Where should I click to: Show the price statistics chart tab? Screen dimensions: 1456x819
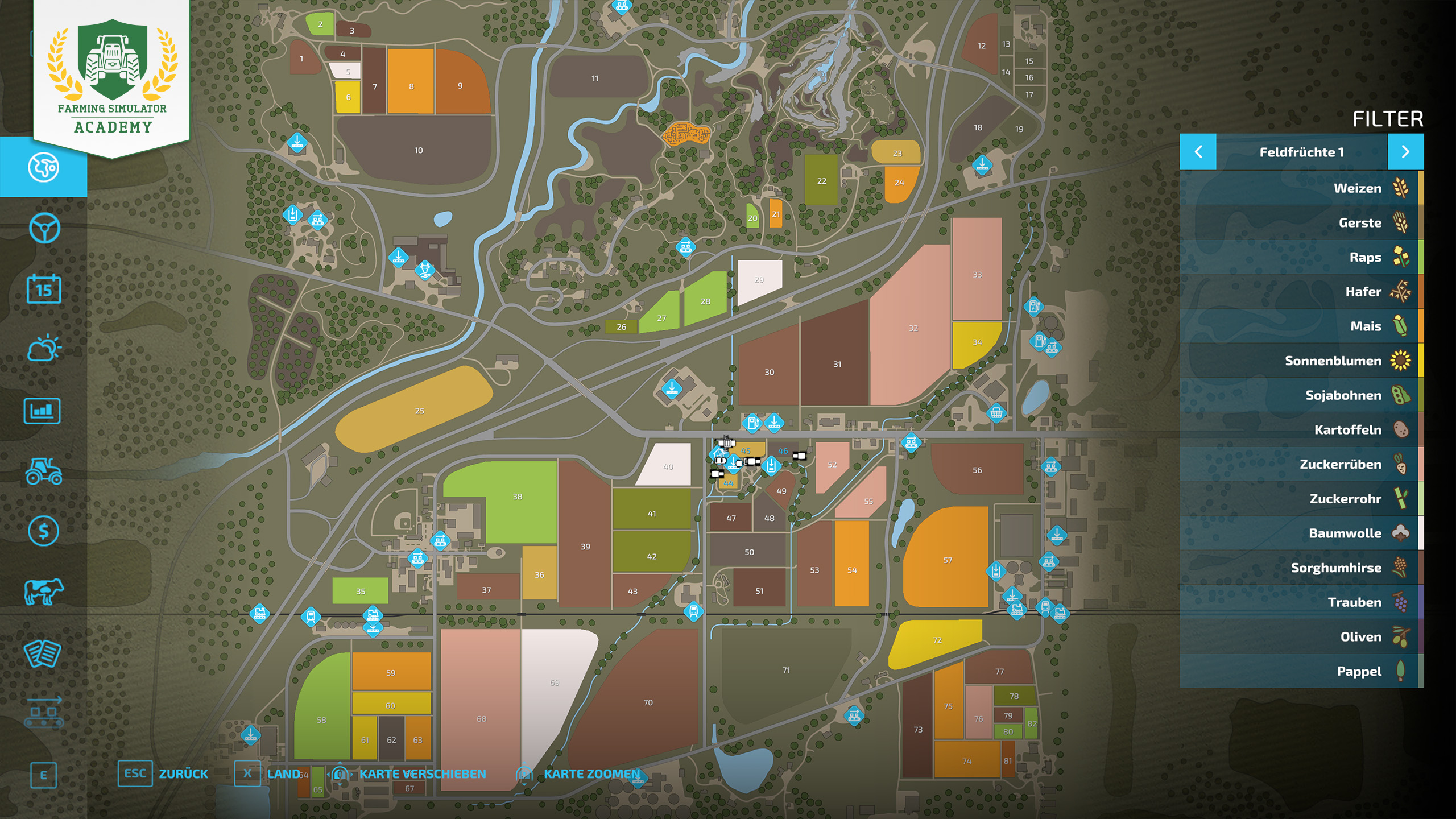point(42,411)
